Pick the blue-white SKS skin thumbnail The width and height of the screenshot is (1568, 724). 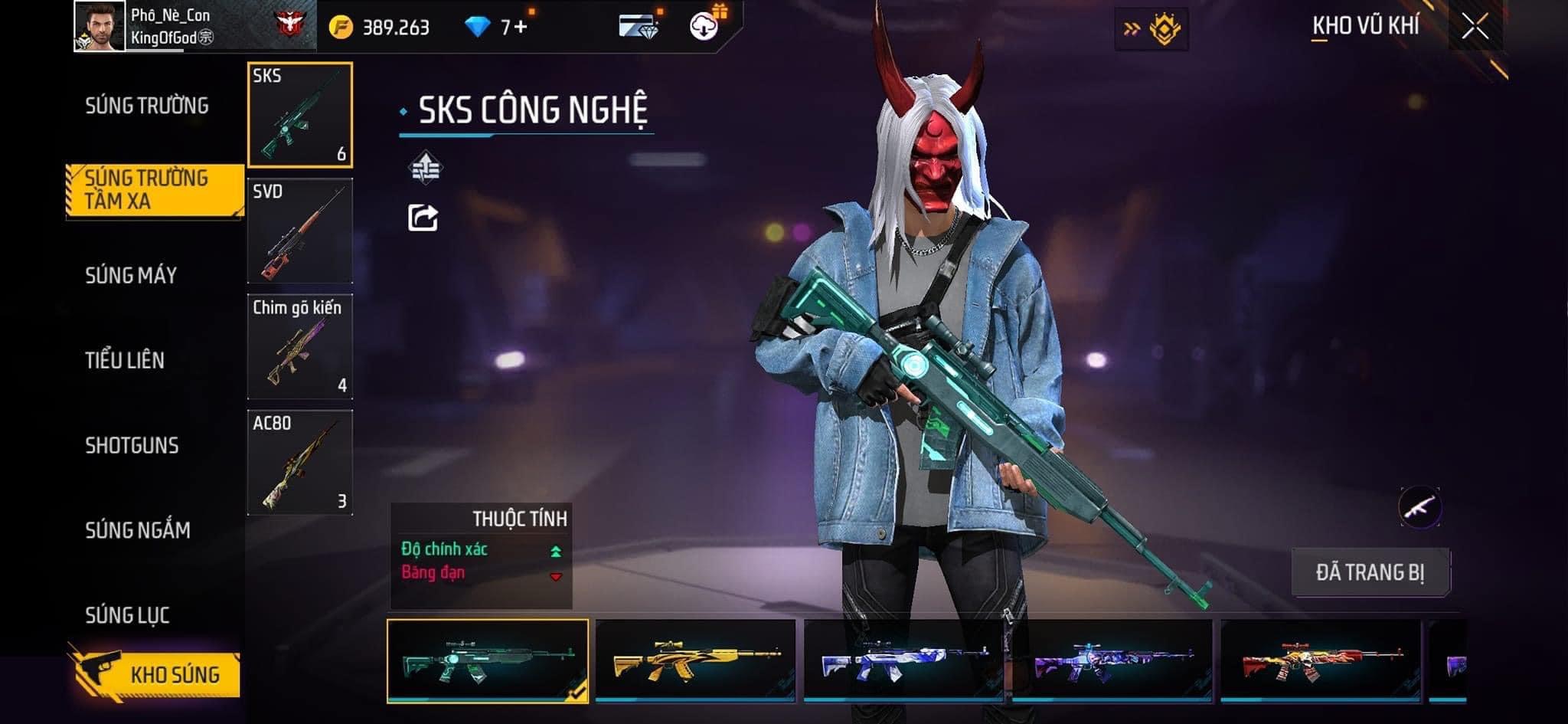(x=903, y=660)
